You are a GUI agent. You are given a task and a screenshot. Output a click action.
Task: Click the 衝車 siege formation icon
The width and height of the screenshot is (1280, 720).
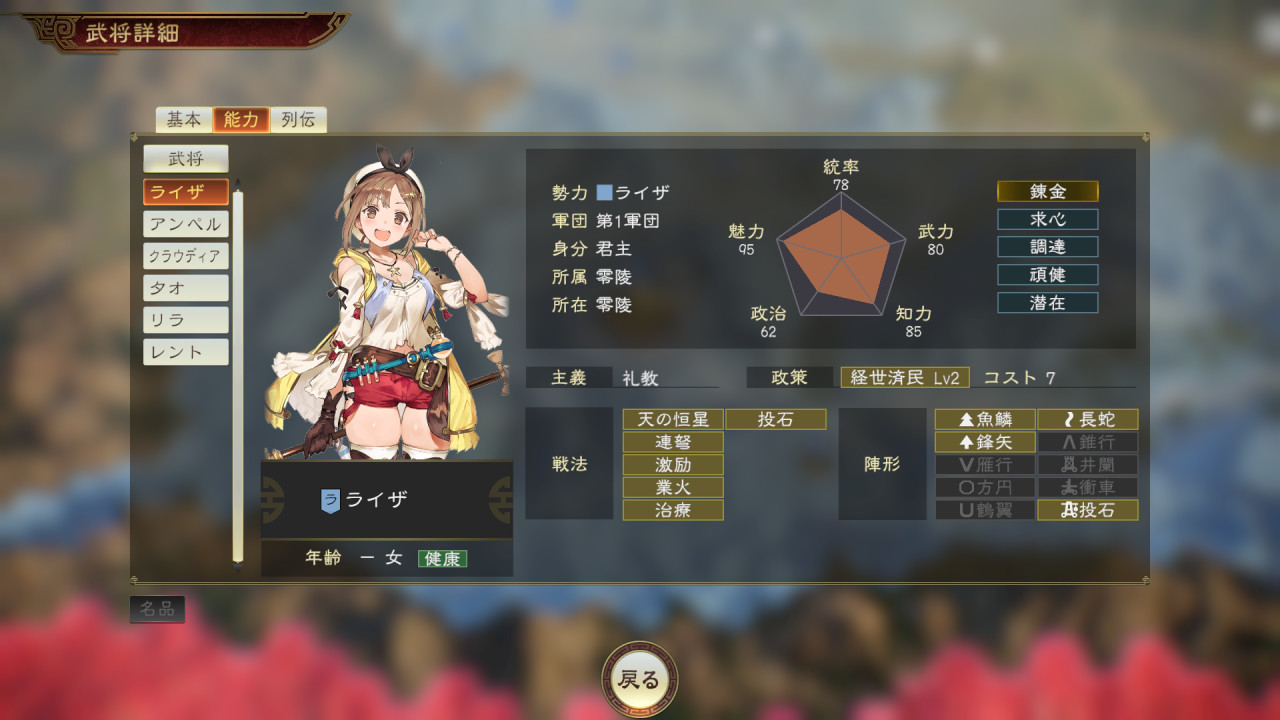pyautogui.click(x=1088, y=487)
